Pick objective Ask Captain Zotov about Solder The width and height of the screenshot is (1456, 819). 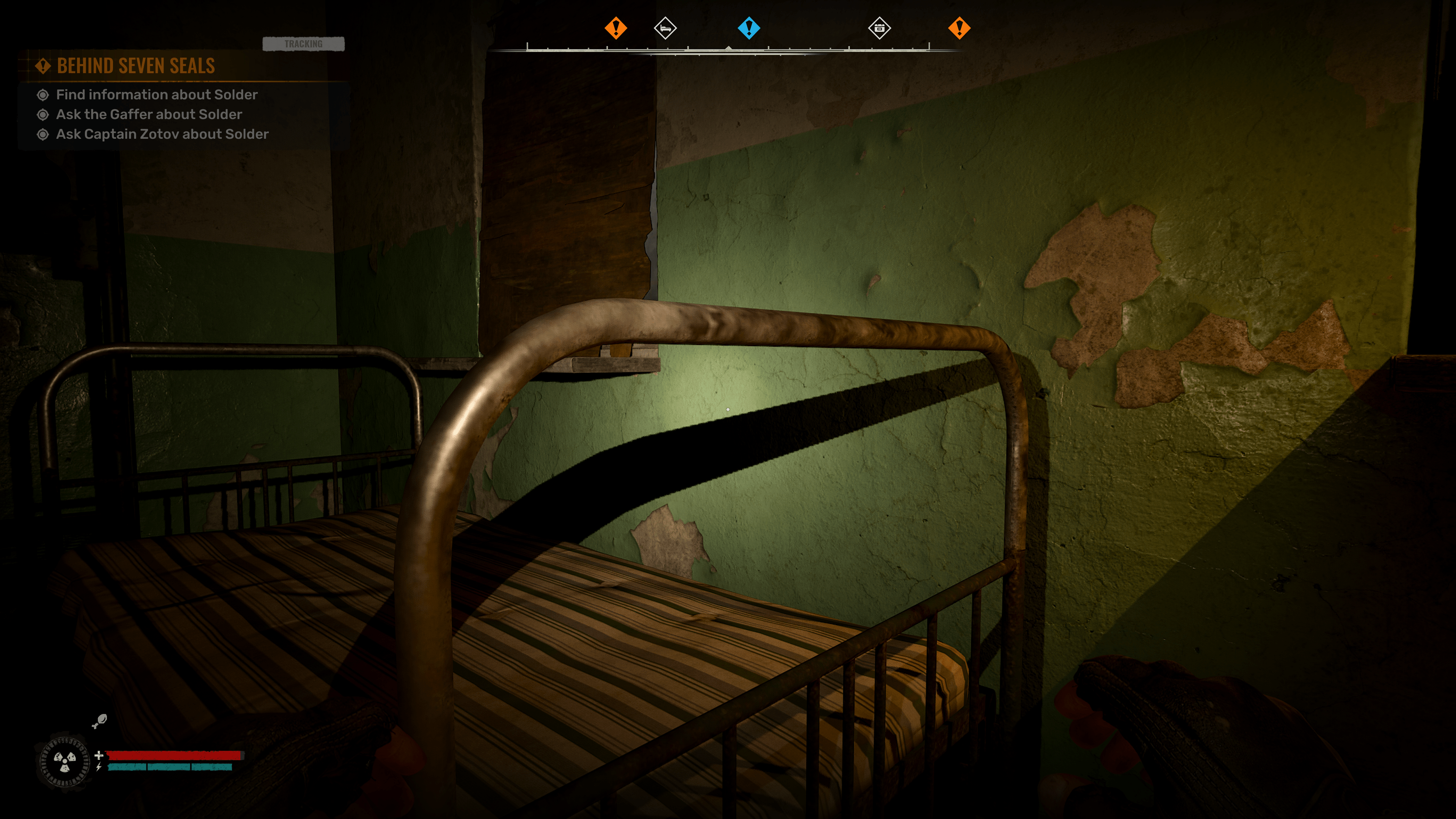click(x=162, y=135)
